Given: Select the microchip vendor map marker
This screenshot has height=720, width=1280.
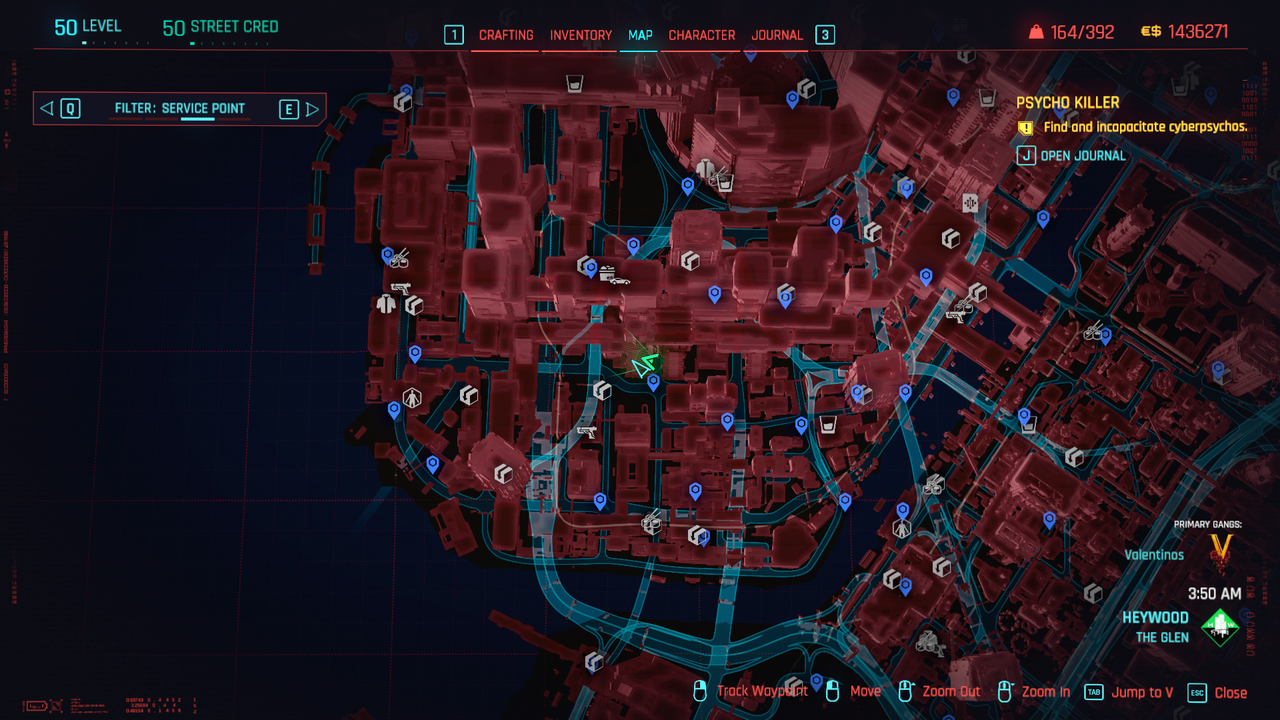Looking at the screenshot, I should point(969,203).
